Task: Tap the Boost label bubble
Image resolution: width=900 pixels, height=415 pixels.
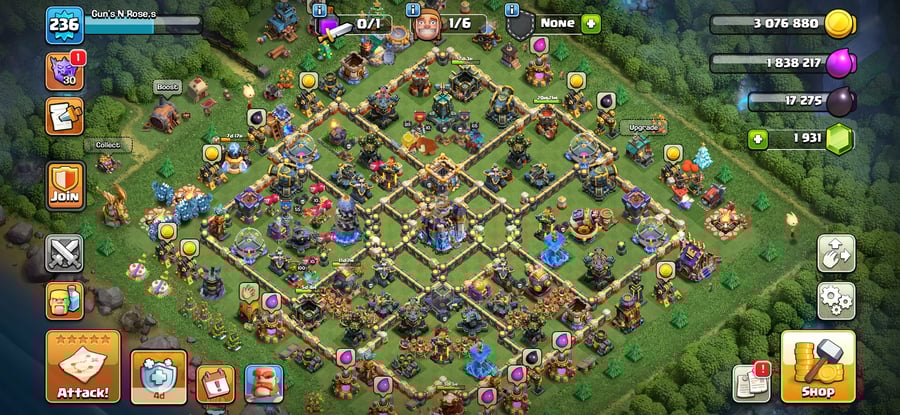Action: point(167,87)
